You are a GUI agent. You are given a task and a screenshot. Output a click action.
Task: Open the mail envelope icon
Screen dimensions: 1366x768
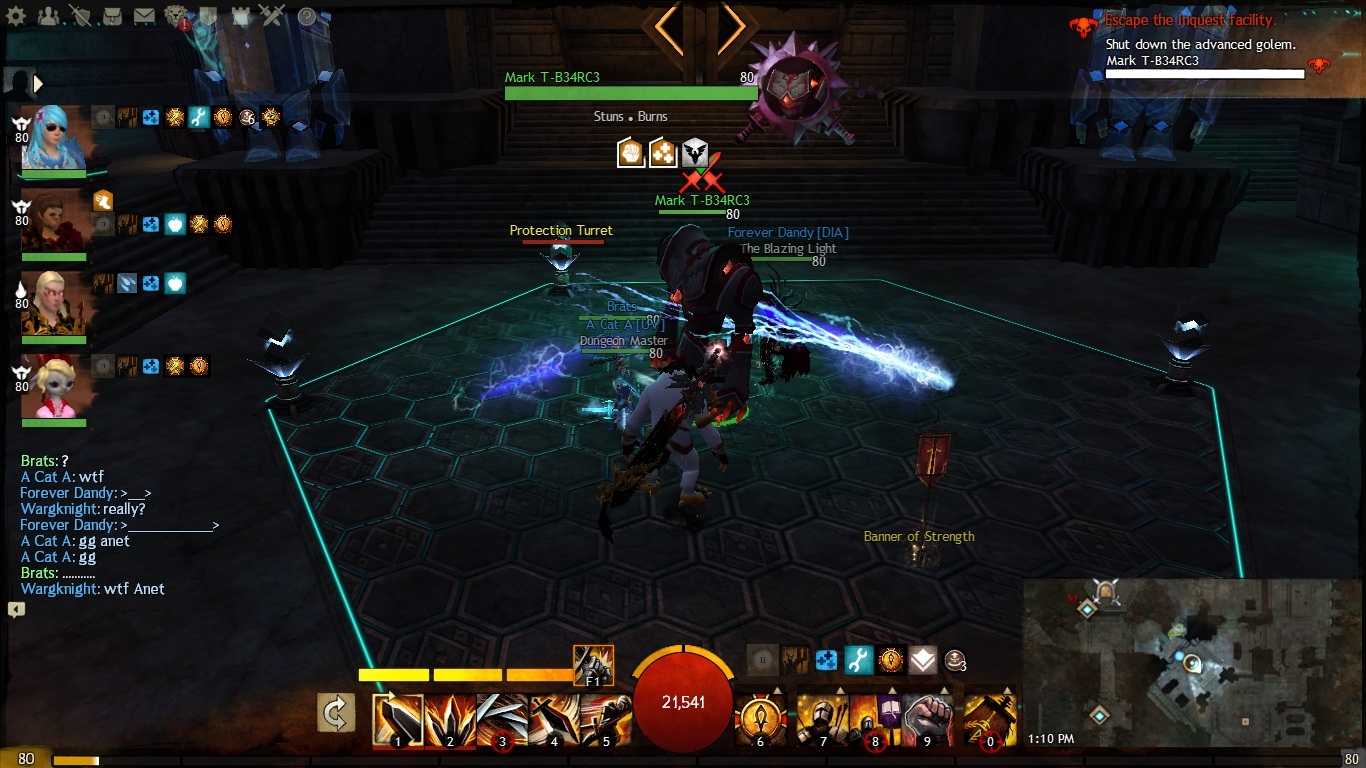pos(144,16)
